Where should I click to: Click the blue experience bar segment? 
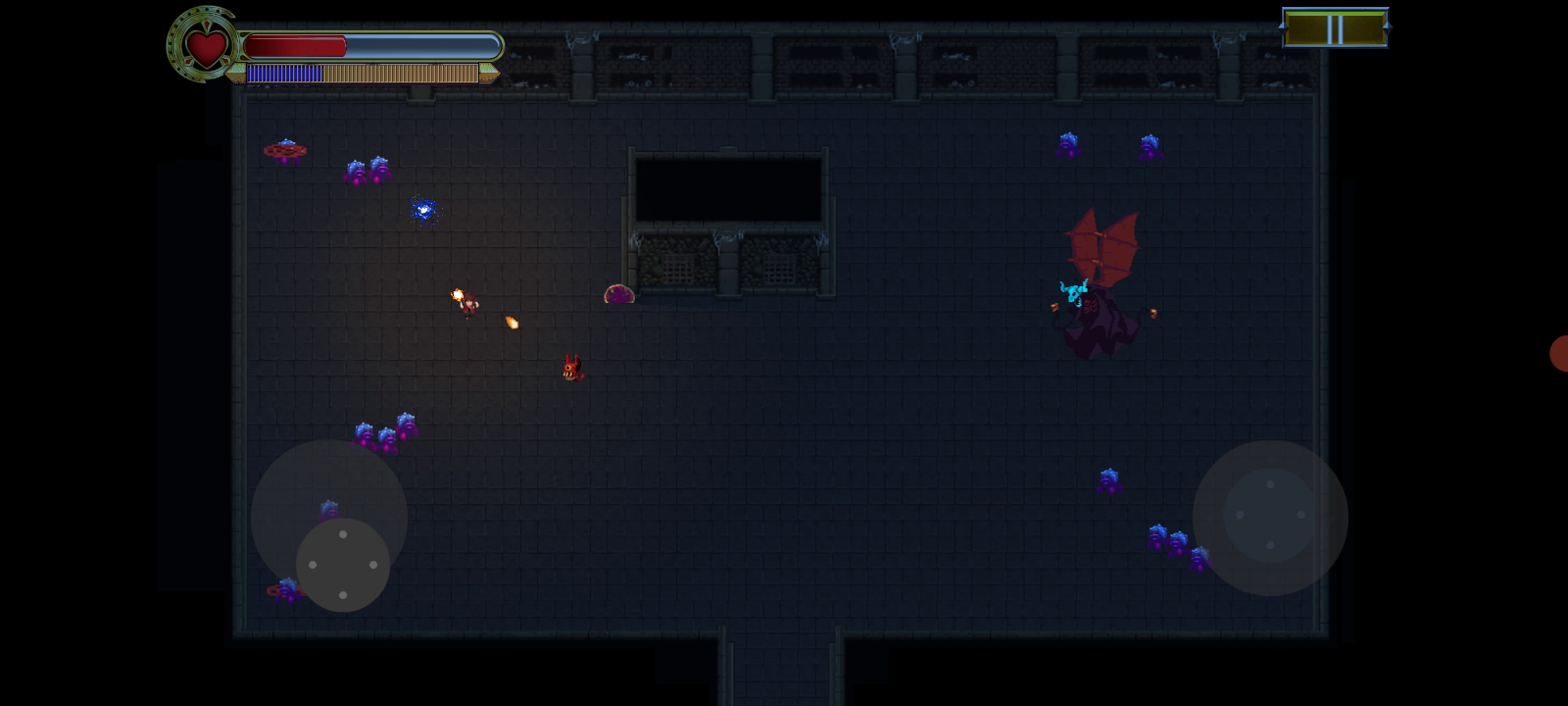pos(284,73)
